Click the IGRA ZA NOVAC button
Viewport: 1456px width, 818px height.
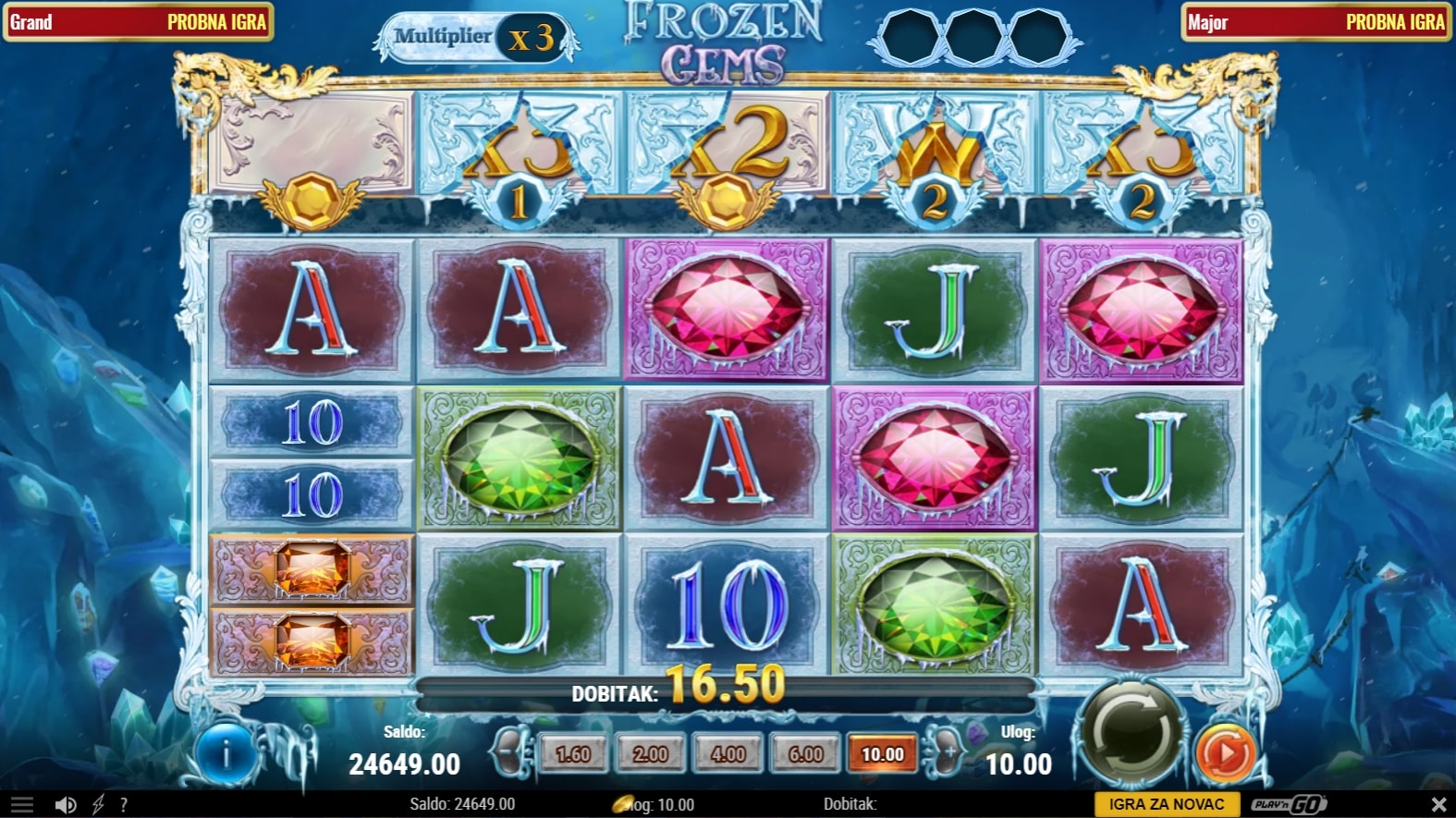pos(1166,804)
